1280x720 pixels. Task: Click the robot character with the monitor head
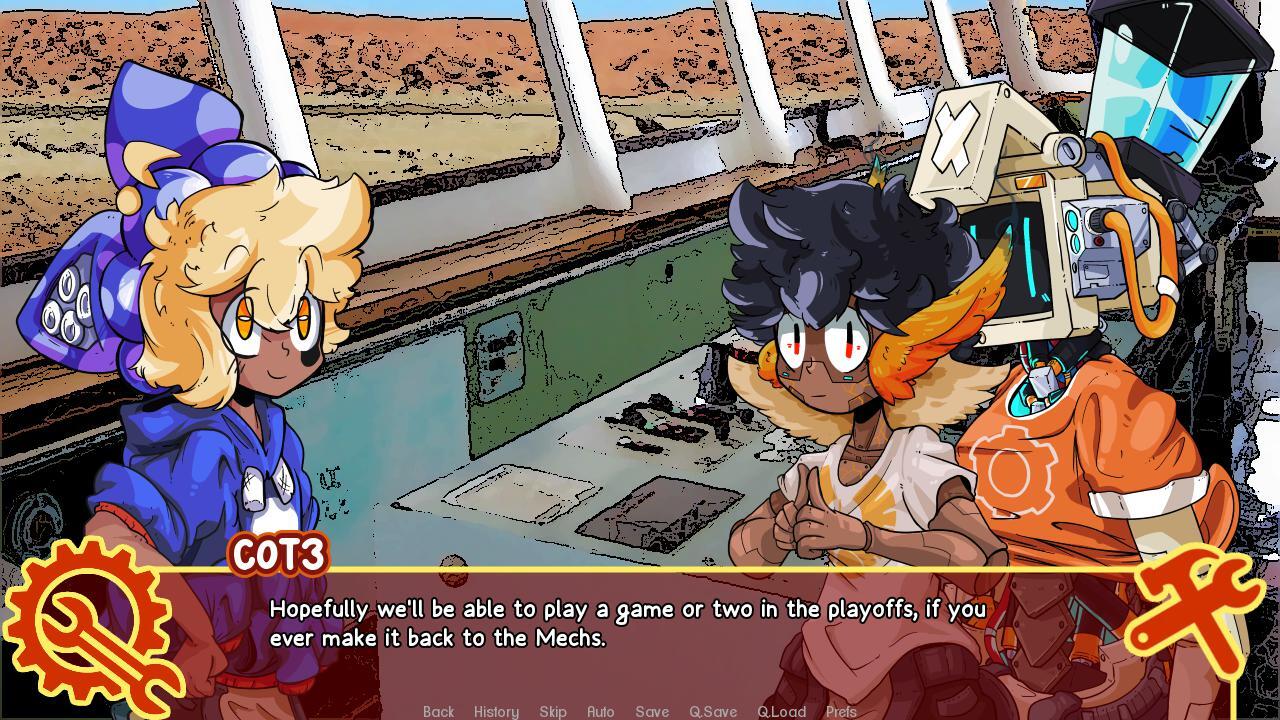coord(1040,300)
